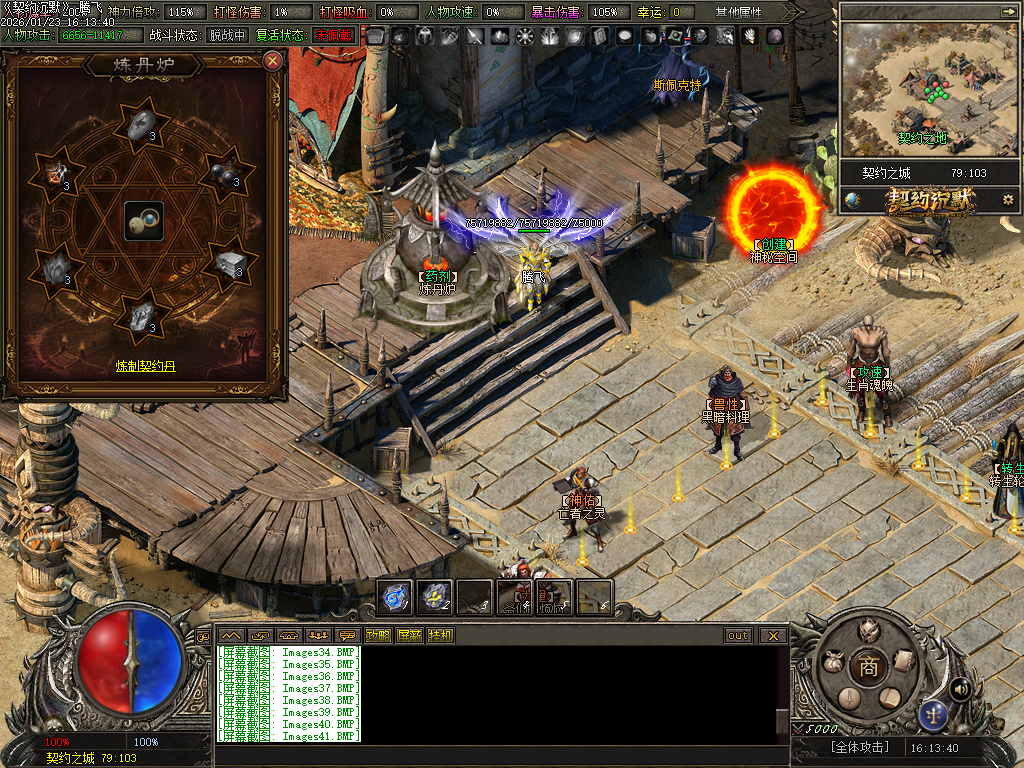Click the 炼制契约丹 craft link
Image resolution: width=1024 pixels, height=768 pixels.
[x=145, y=367]
